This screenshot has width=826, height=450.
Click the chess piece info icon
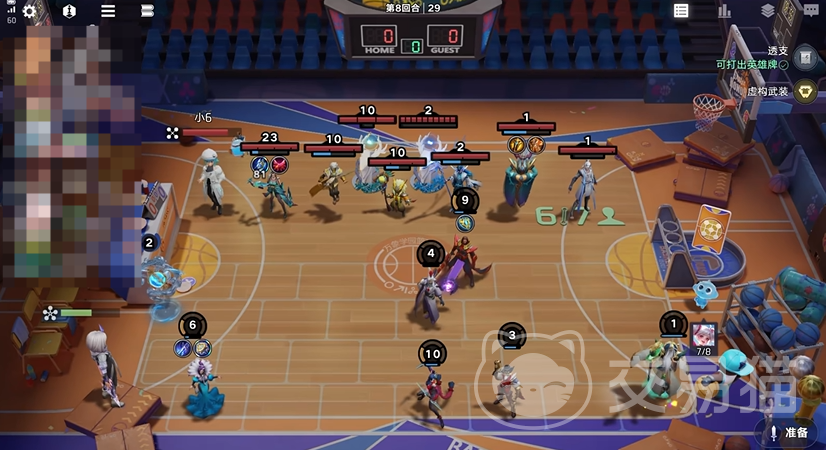click(69, 11)
